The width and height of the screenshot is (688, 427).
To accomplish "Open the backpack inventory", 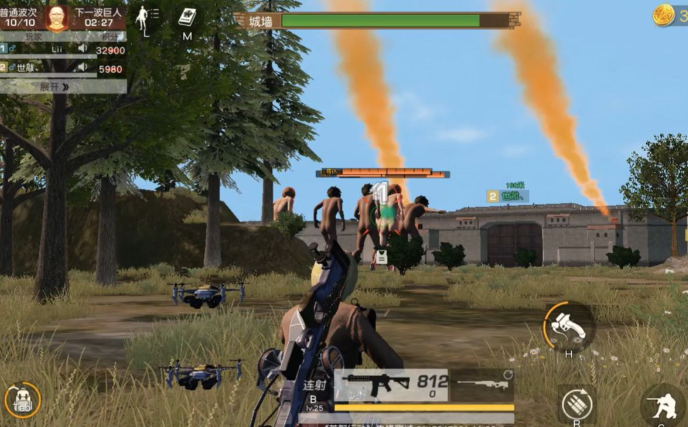I will click(21, 400).
